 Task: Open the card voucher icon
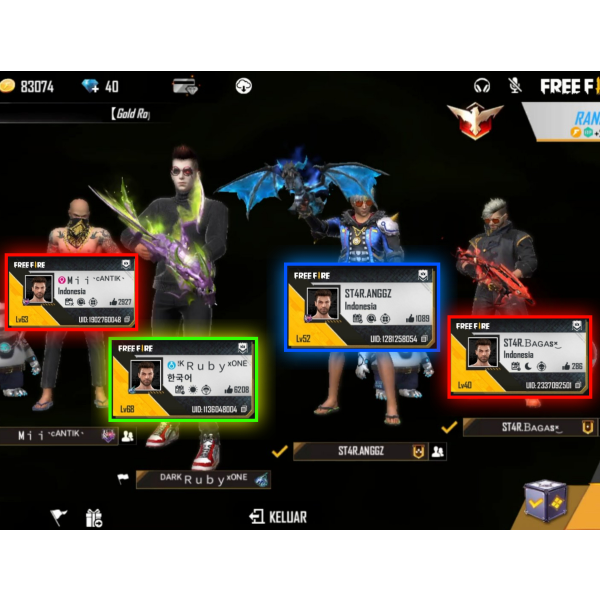[185, 86]
